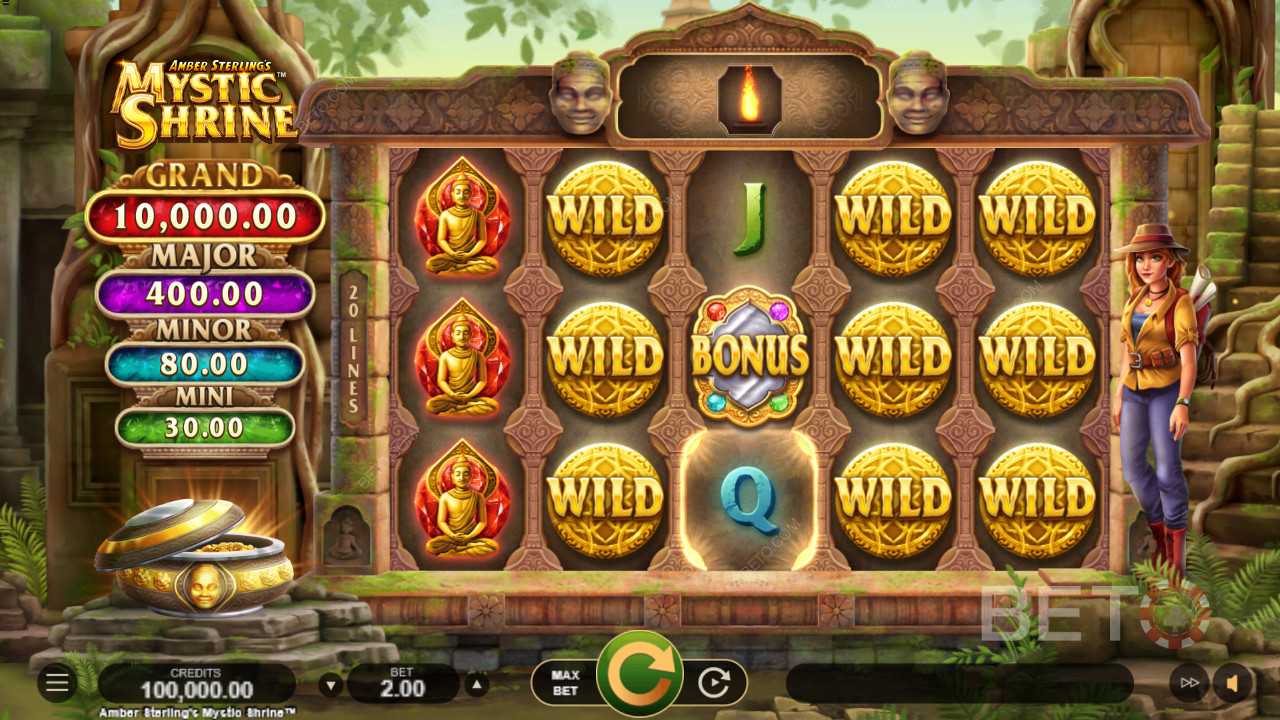
Task: Mute the game sound
Action: pos(1233,683)
